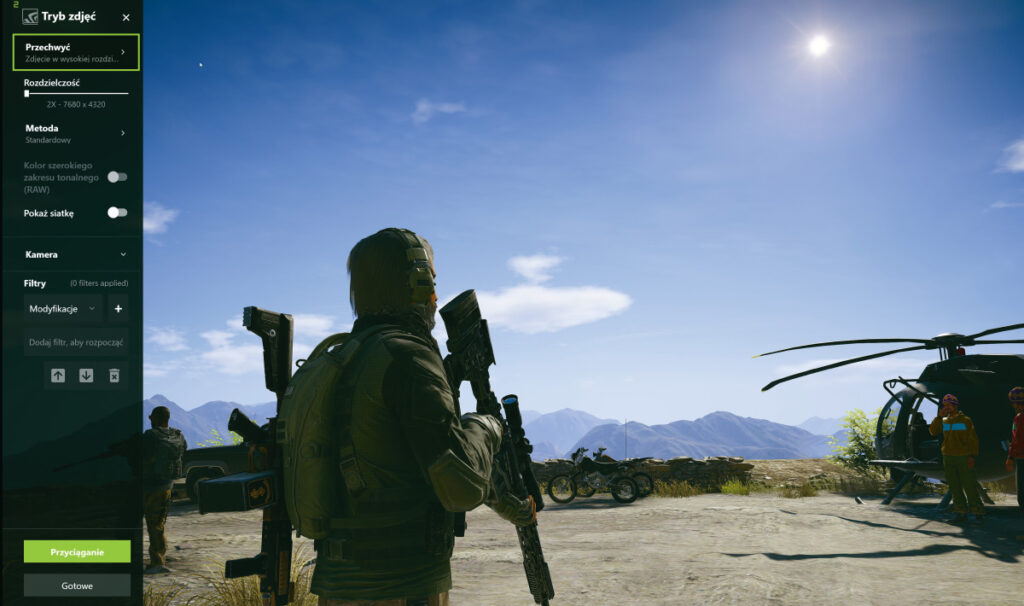Click the green Przyciąganie button
The height and width of the screenshot is (606, 1024).
(x=77, y=551)
